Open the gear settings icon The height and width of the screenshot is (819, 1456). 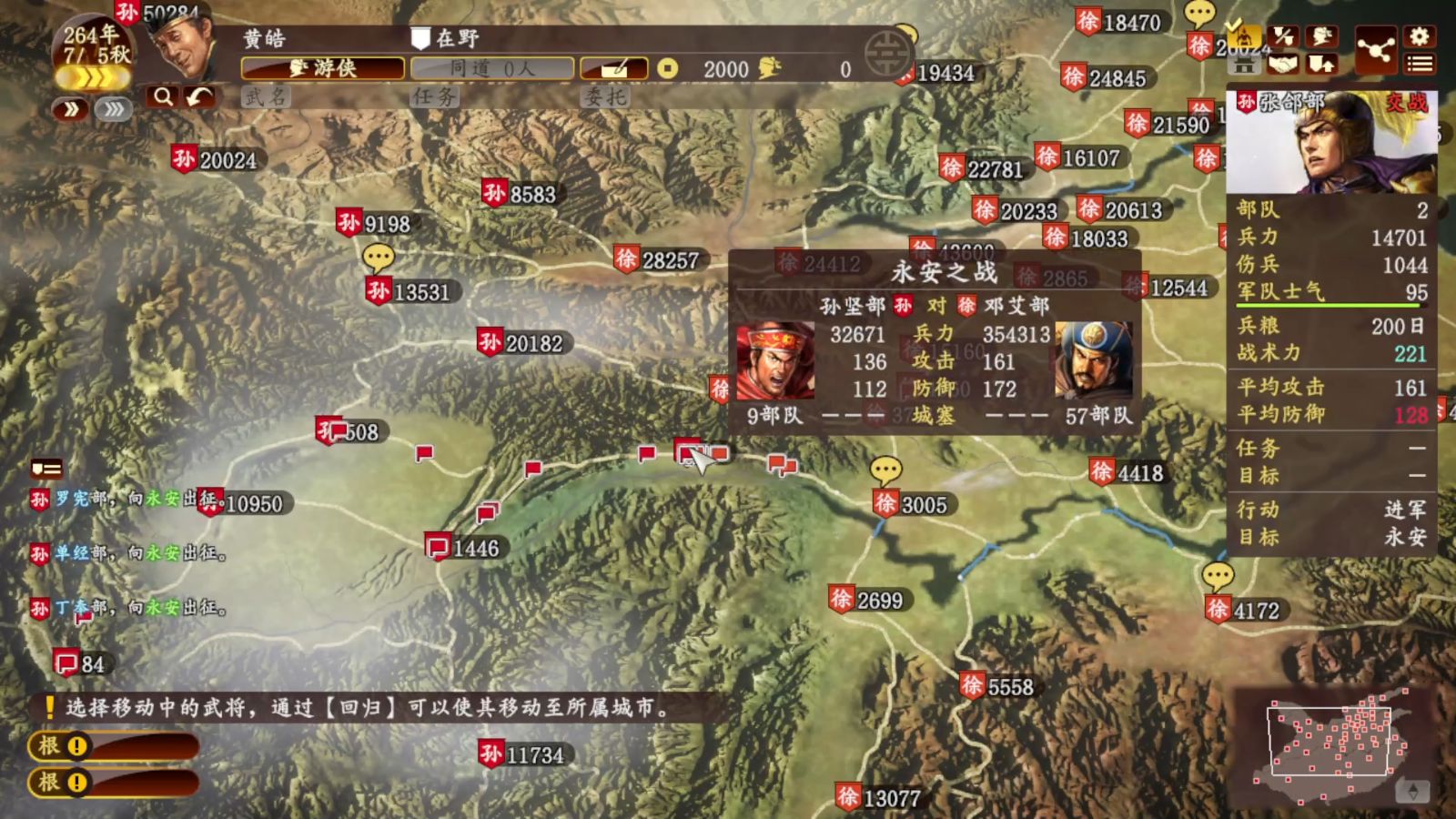tap(1420, 36)
